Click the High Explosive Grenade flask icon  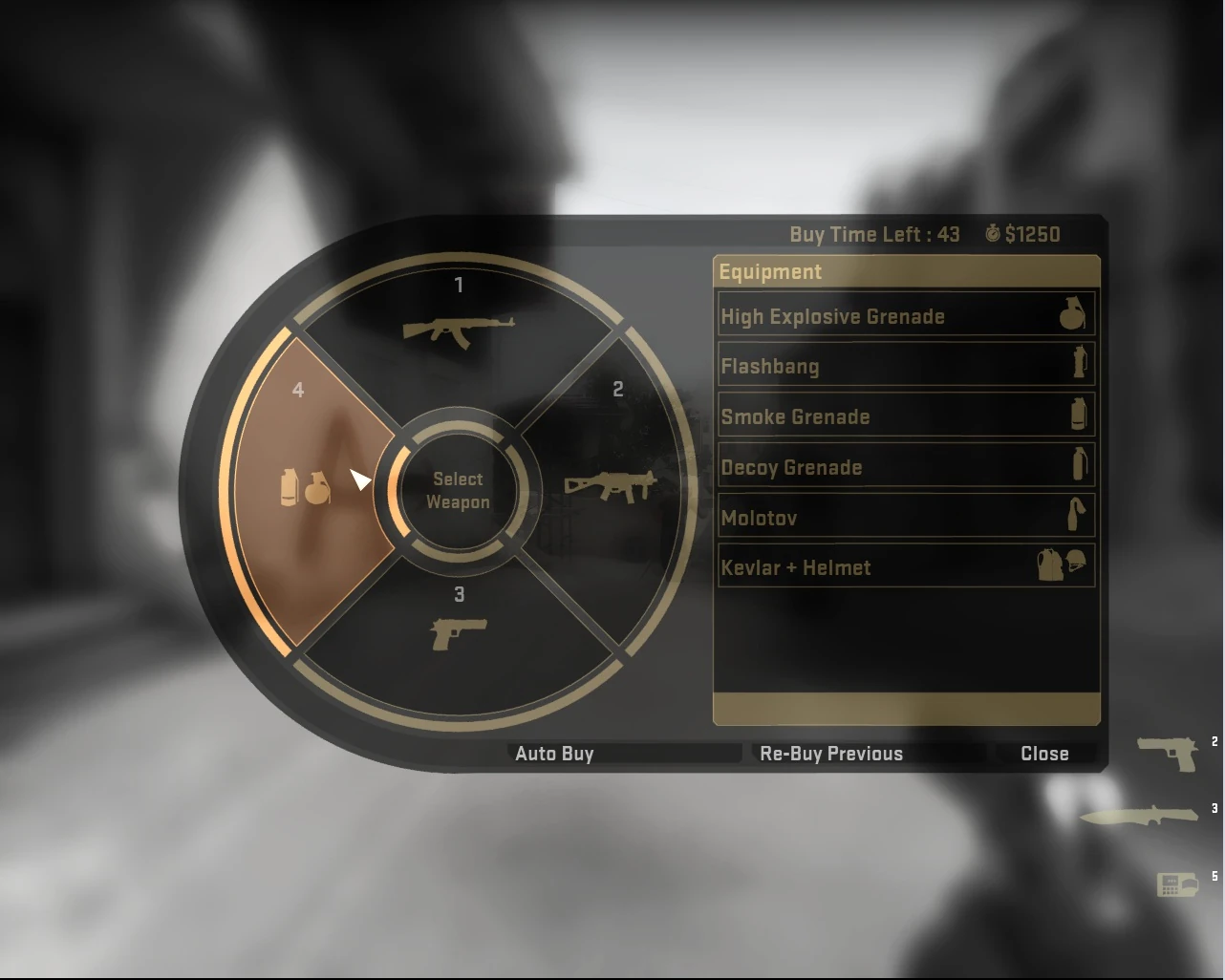tap(1072, 315)
